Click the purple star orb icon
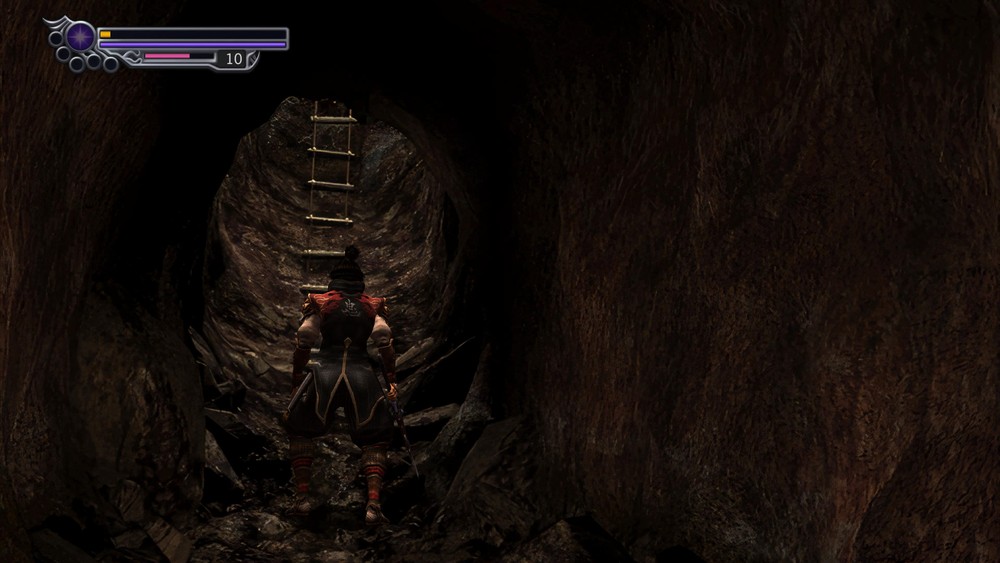Image resolution: width=1000 pixels, height=563 pixels. pos(80,37)
